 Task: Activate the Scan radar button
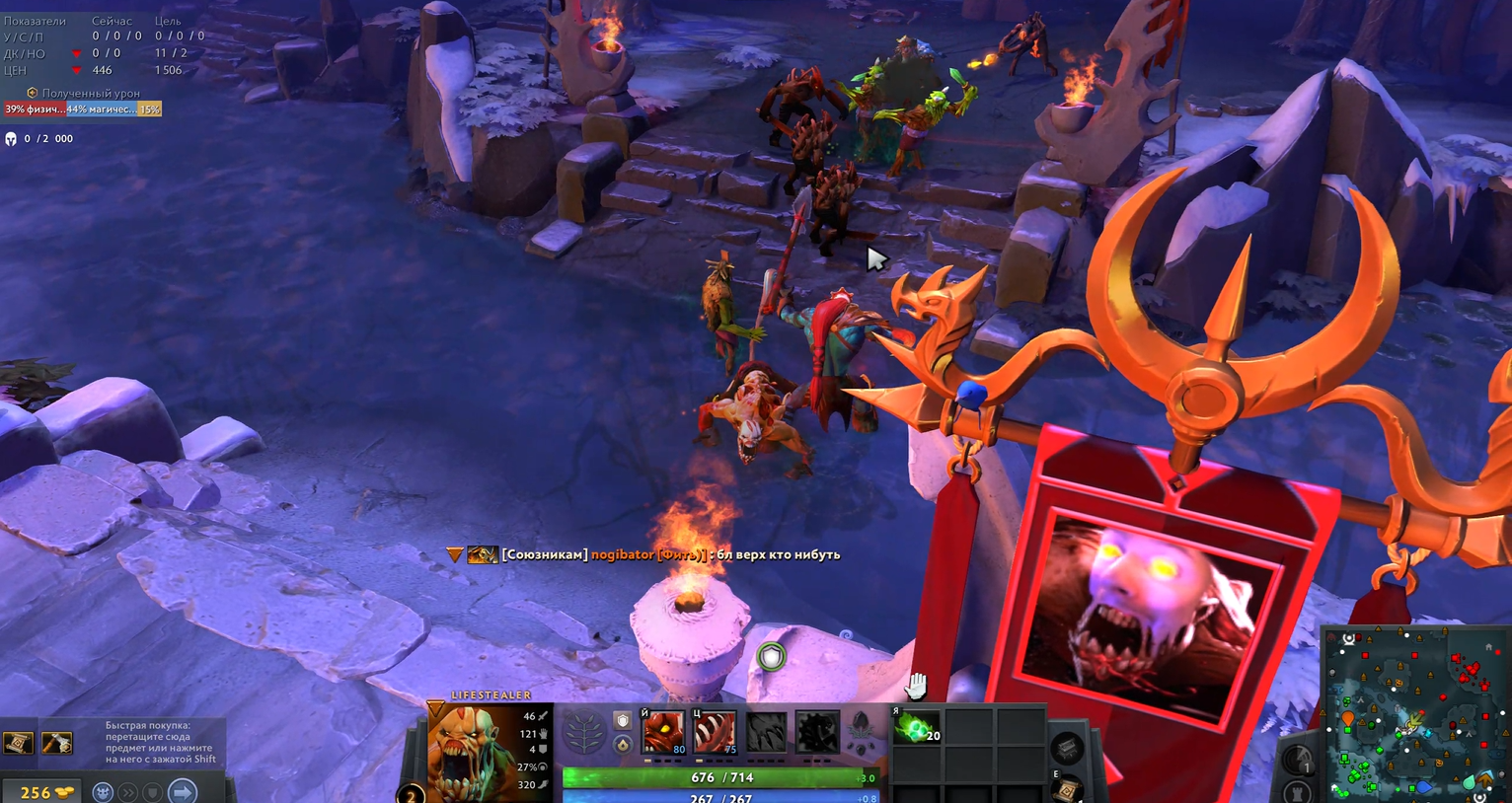tap(1298, 760)
